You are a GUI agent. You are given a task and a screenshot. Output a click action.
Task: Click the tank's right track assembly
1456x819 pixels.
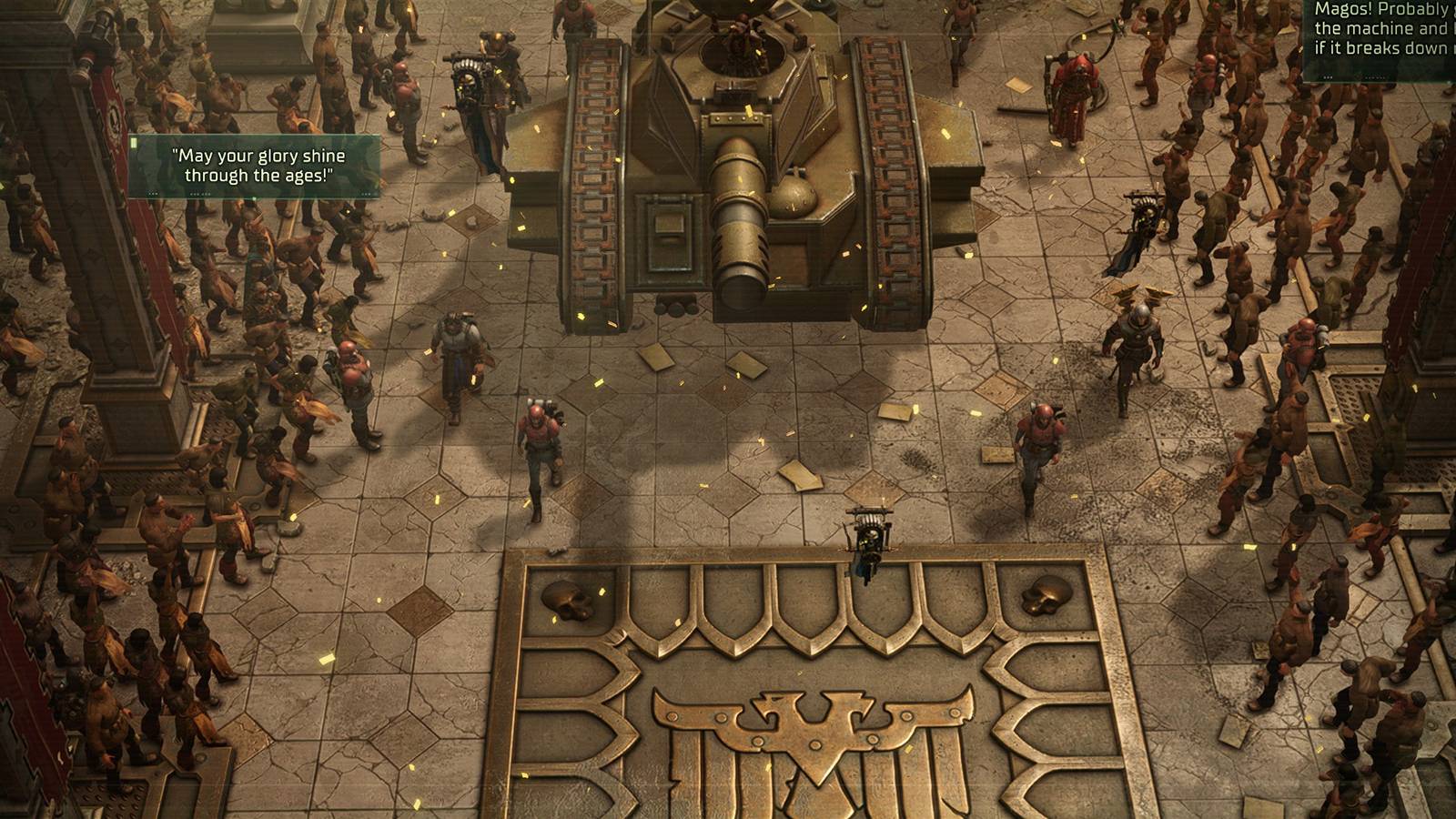click(892, 173)
